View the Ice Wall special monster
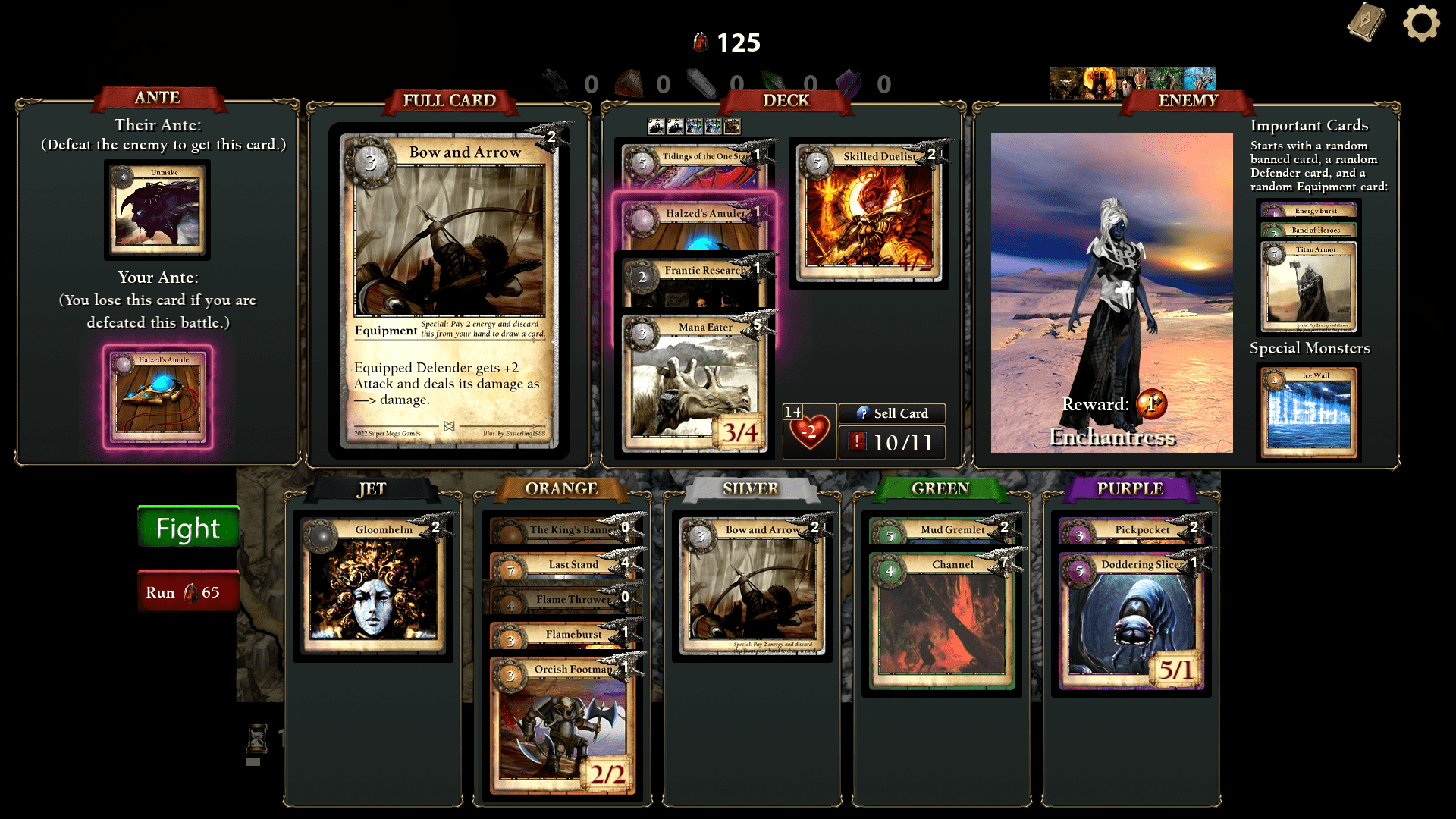The image size is (1456, 819). click(1309, 412)
